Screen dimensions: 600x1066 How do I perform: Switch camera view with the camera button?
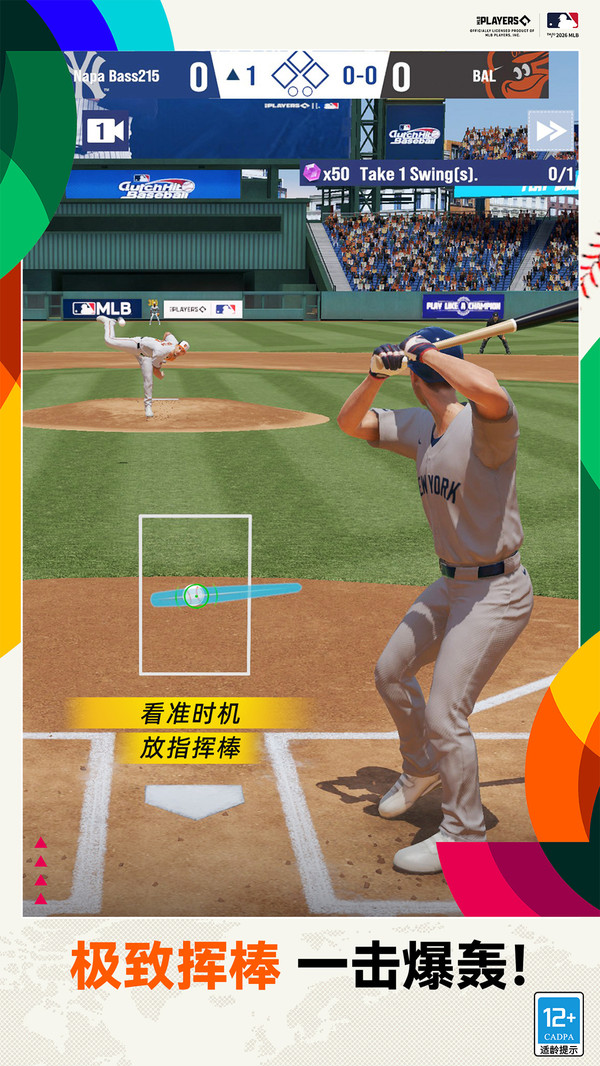pyautogui.click(x=105, y=131)
